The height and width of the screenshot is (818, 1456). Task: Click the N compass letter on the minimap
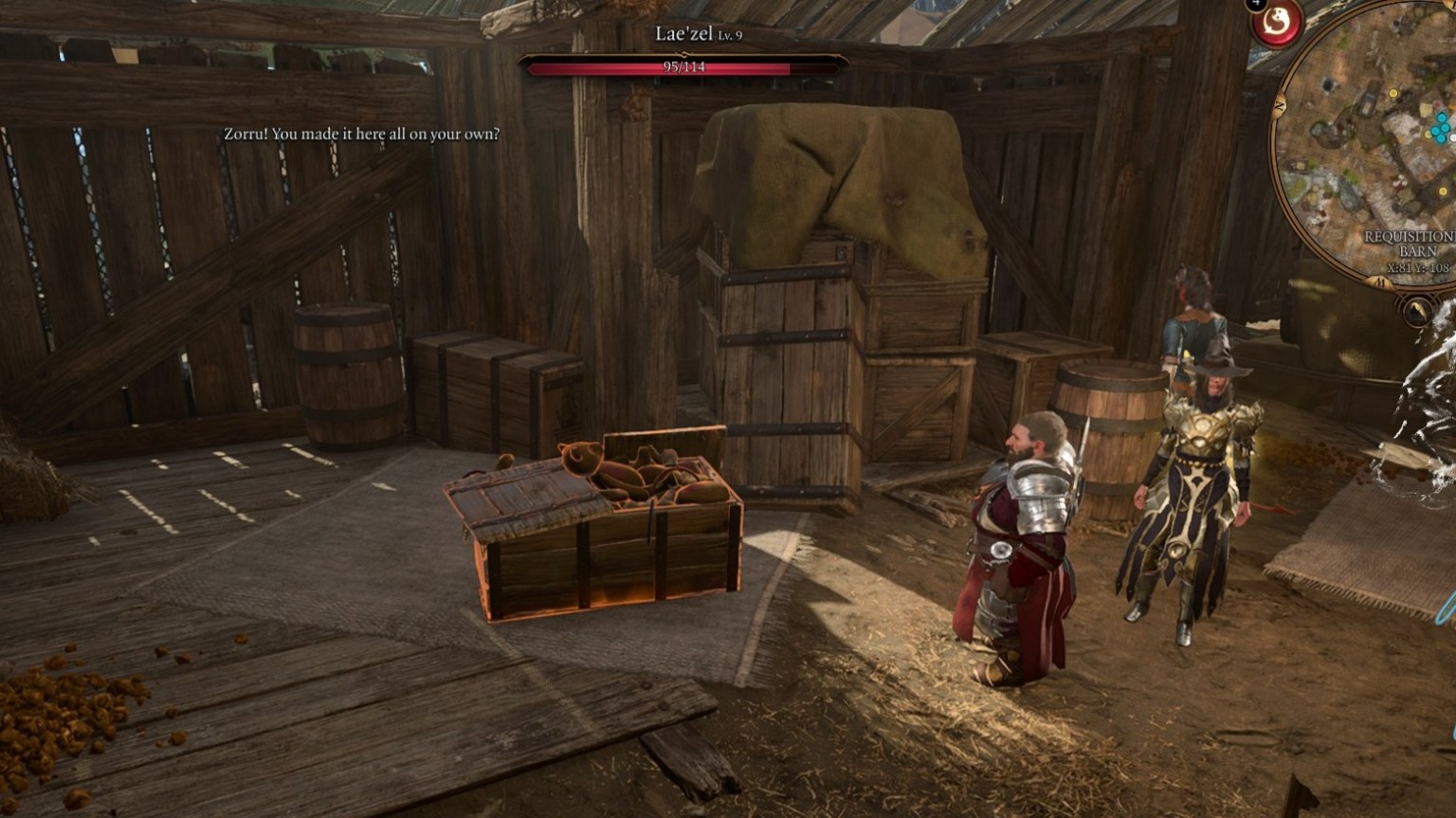1279,105
